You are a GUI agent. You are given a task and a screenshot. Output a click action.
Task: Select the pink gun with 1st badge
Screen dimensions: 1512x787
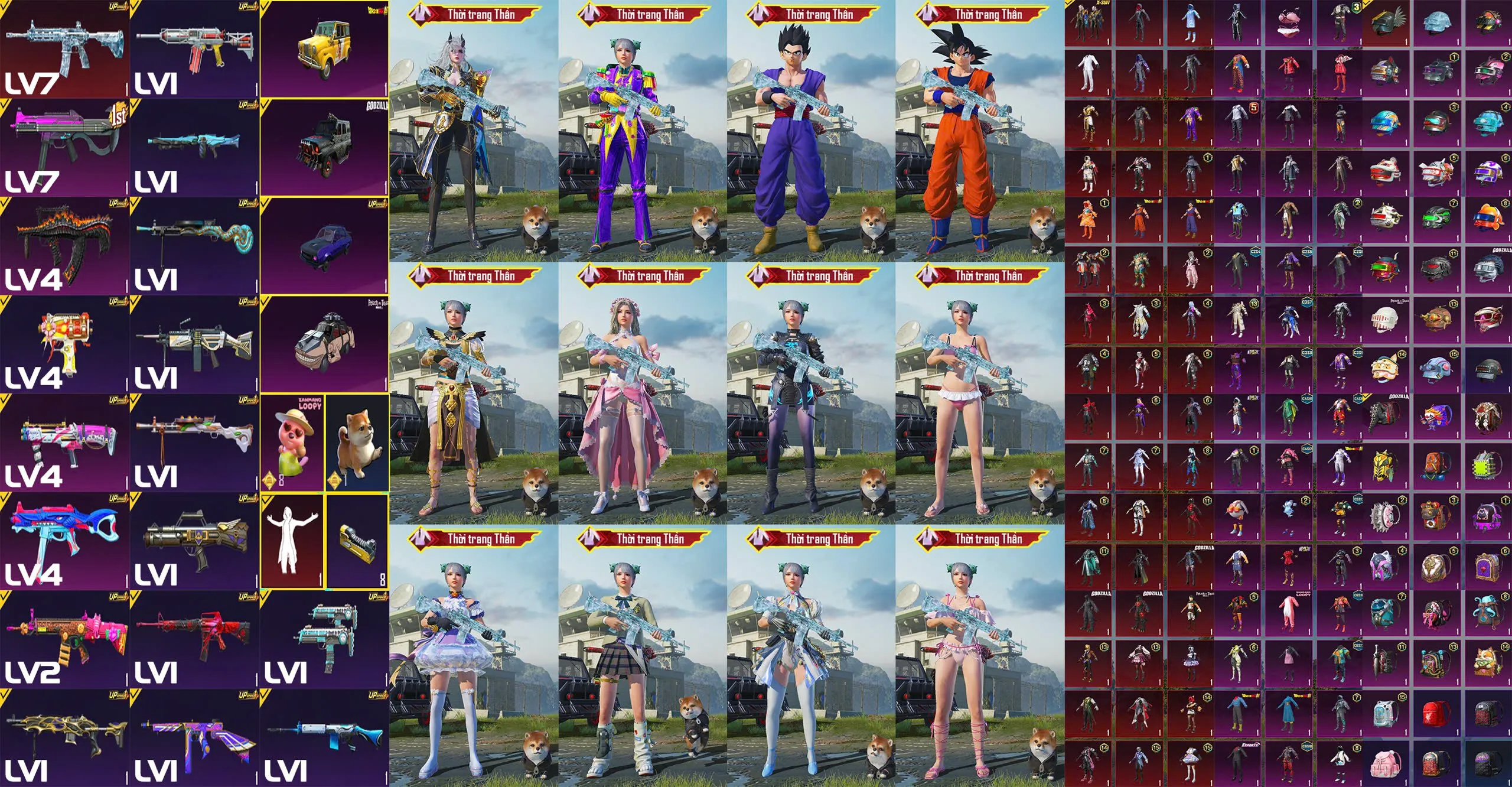(64, 147)
